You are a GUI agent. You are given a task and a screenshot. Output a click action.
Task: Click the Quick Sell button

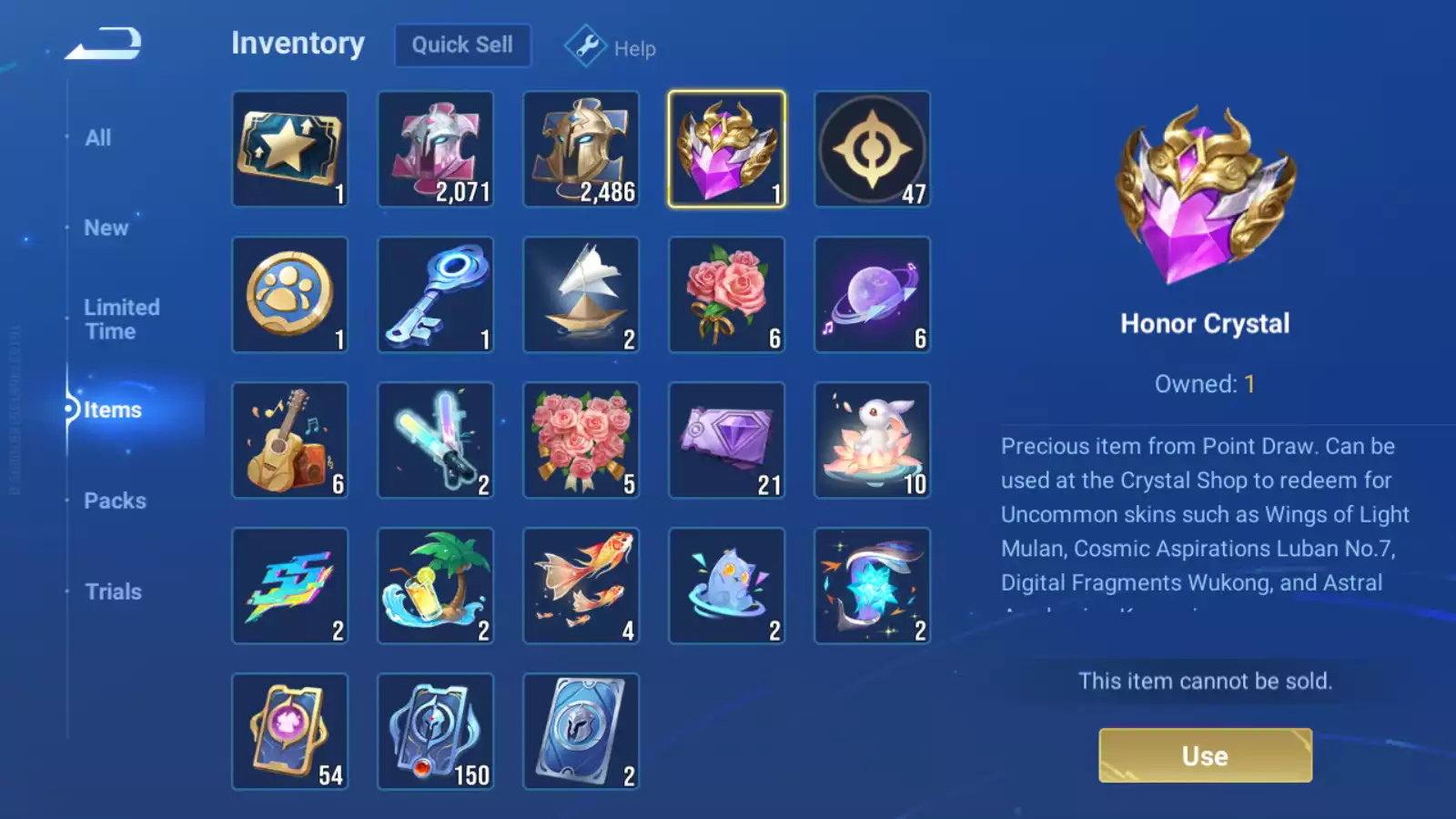[x=462, y=45]
